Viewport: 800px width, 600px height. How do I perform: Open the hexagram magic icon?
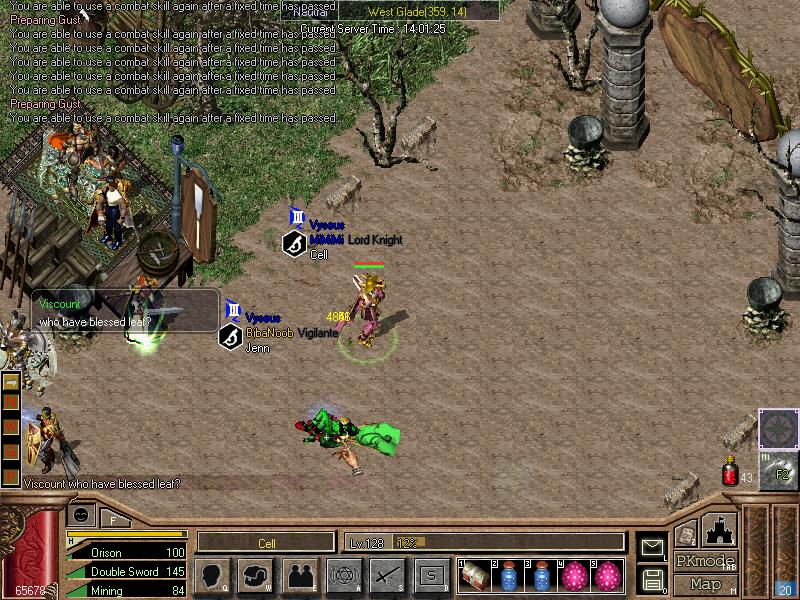(x=344, y=575)
